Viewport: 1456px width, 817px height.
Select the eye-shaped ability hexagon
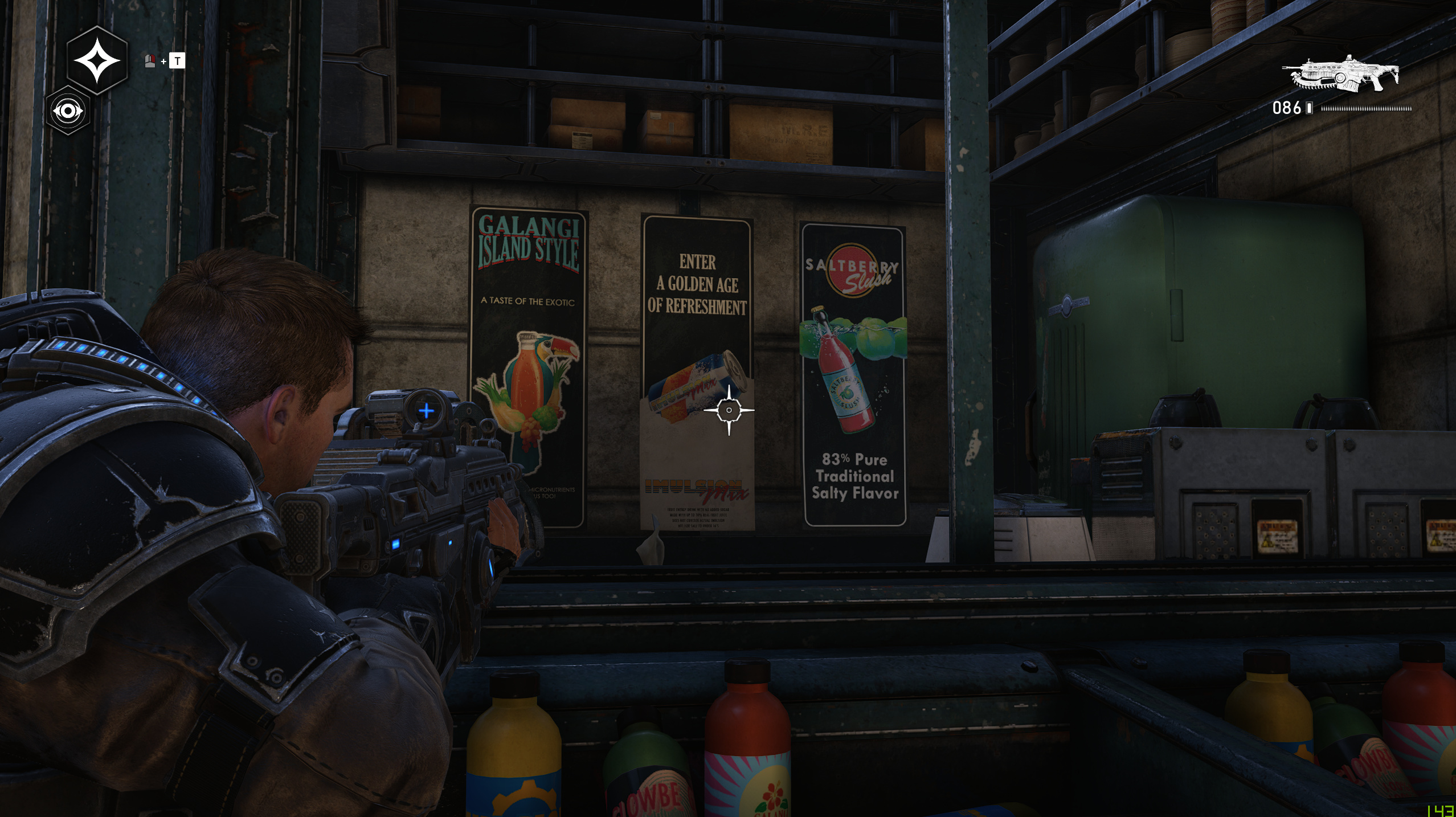(x=68, y=111)
